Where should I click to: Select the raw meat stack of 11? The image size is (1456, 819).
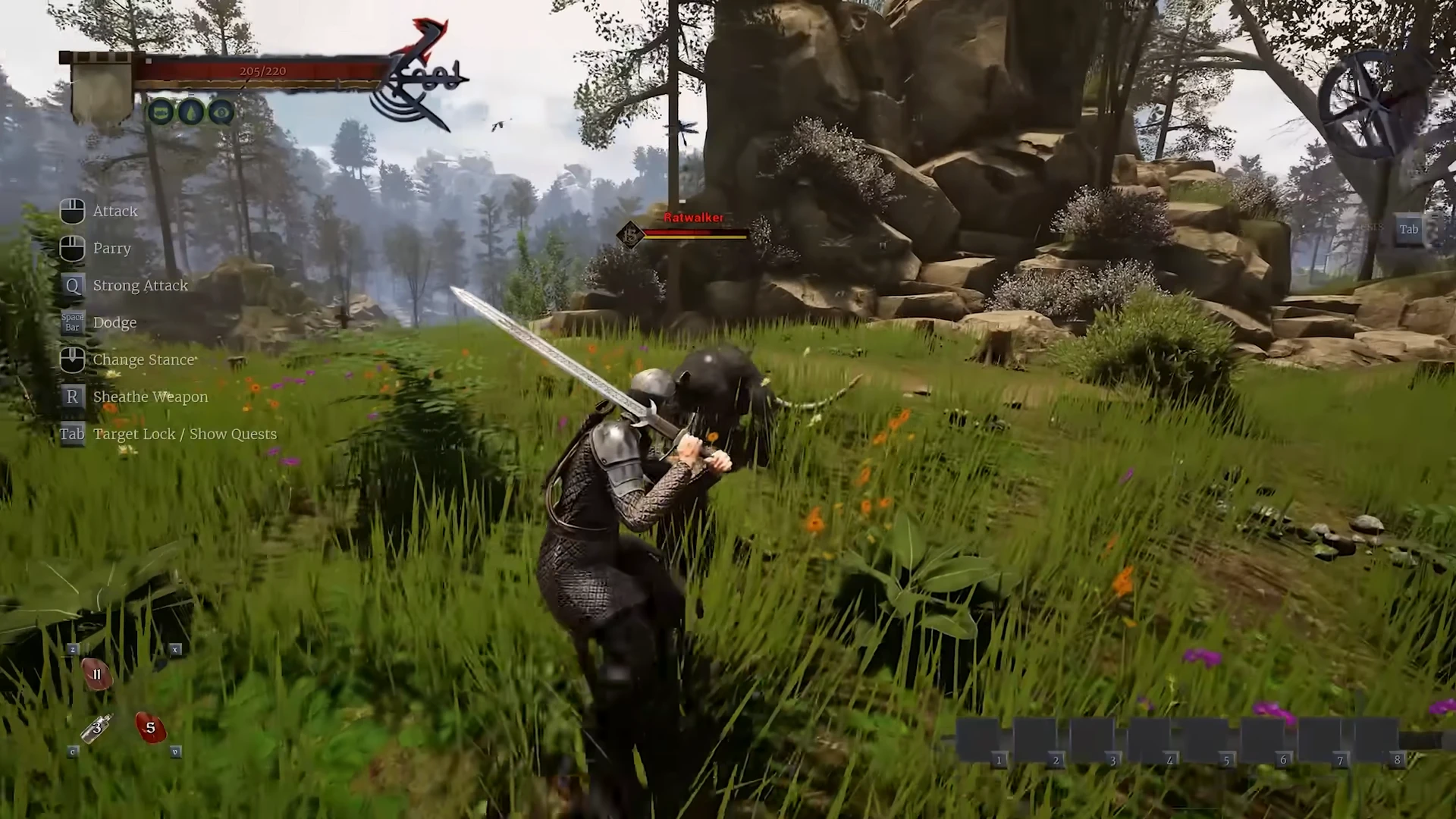[96, 674]
